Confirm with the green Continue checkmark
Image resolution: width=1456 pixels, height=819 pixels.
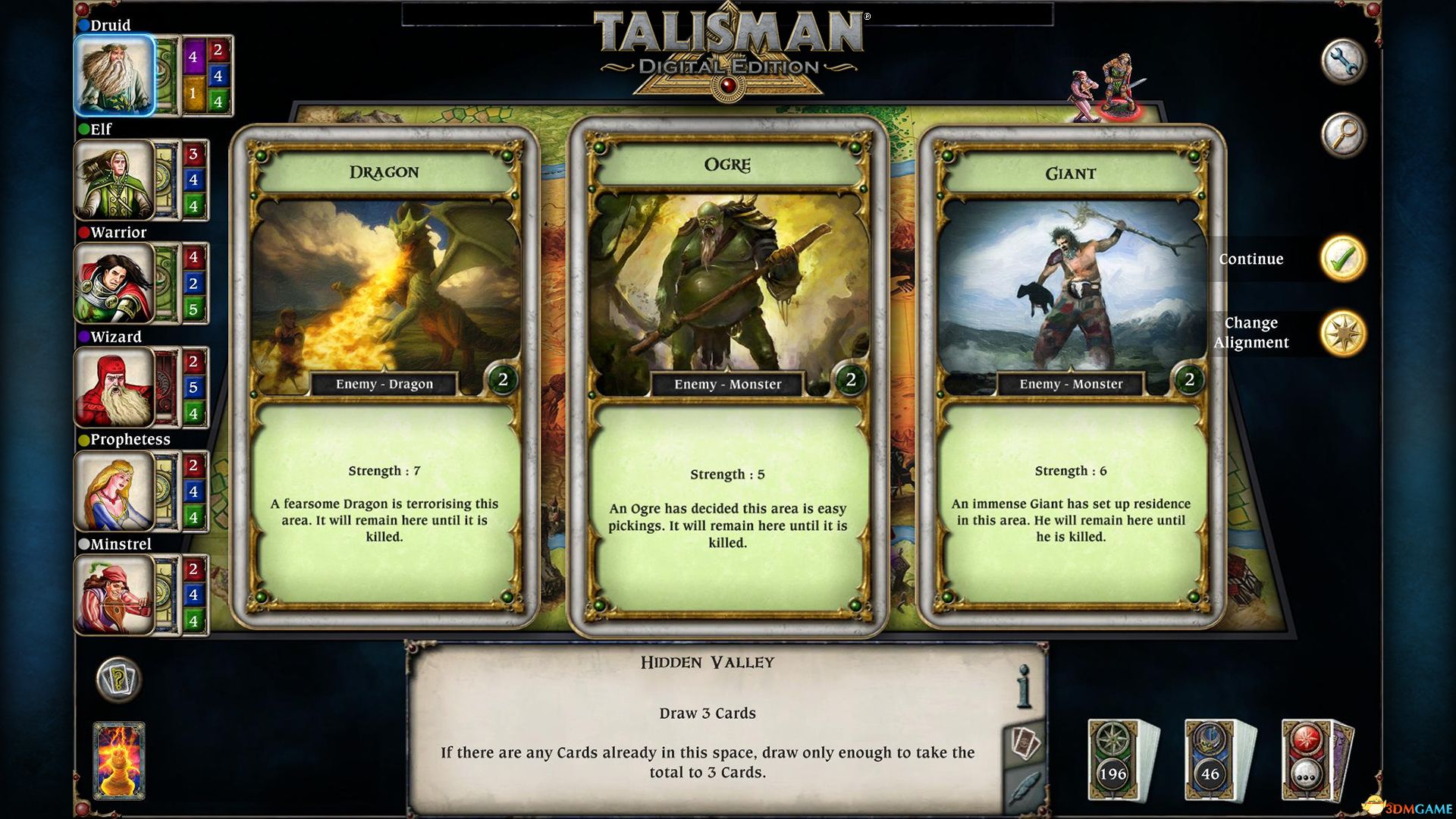1345,259
